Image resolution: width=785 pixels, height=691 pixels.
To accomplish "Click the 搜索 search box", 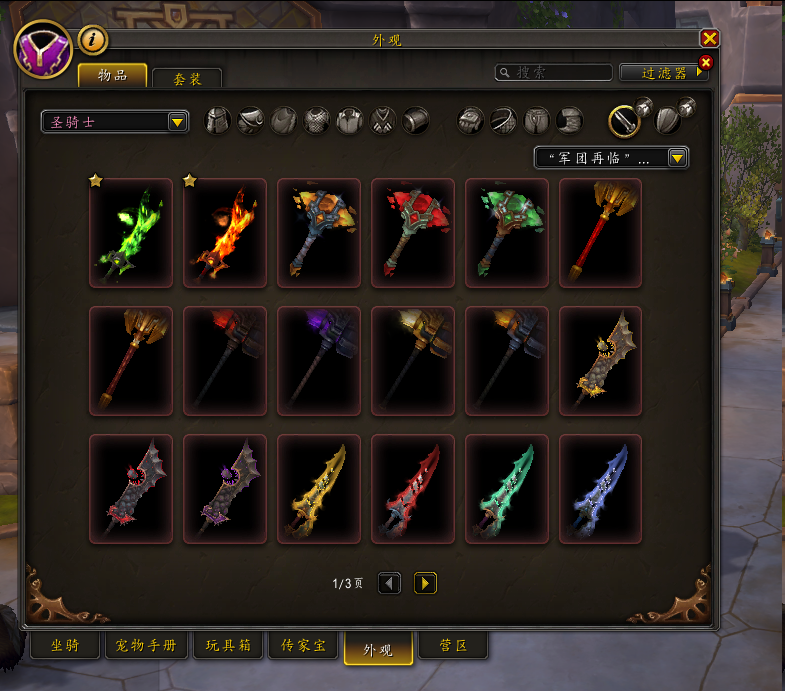I will pyautogui.click(x=555, y=73).
